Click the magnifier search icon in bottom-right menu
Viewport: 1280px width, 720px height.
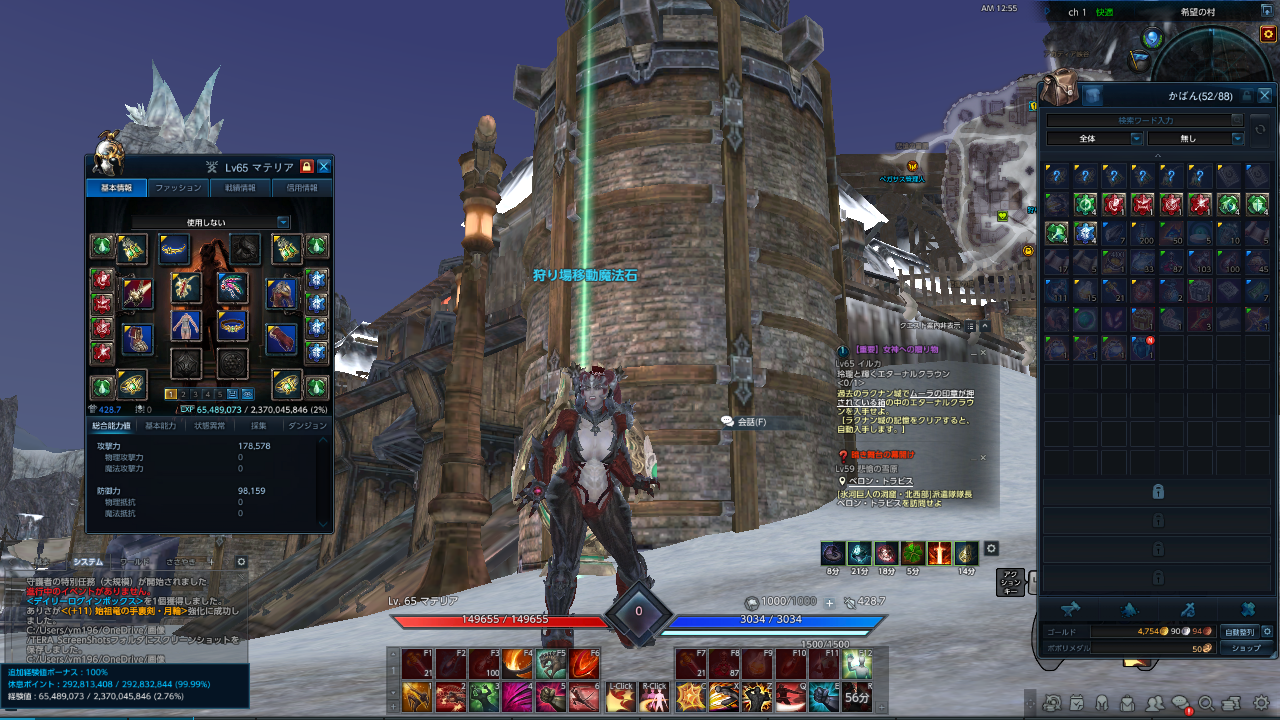click(1208, 704)
